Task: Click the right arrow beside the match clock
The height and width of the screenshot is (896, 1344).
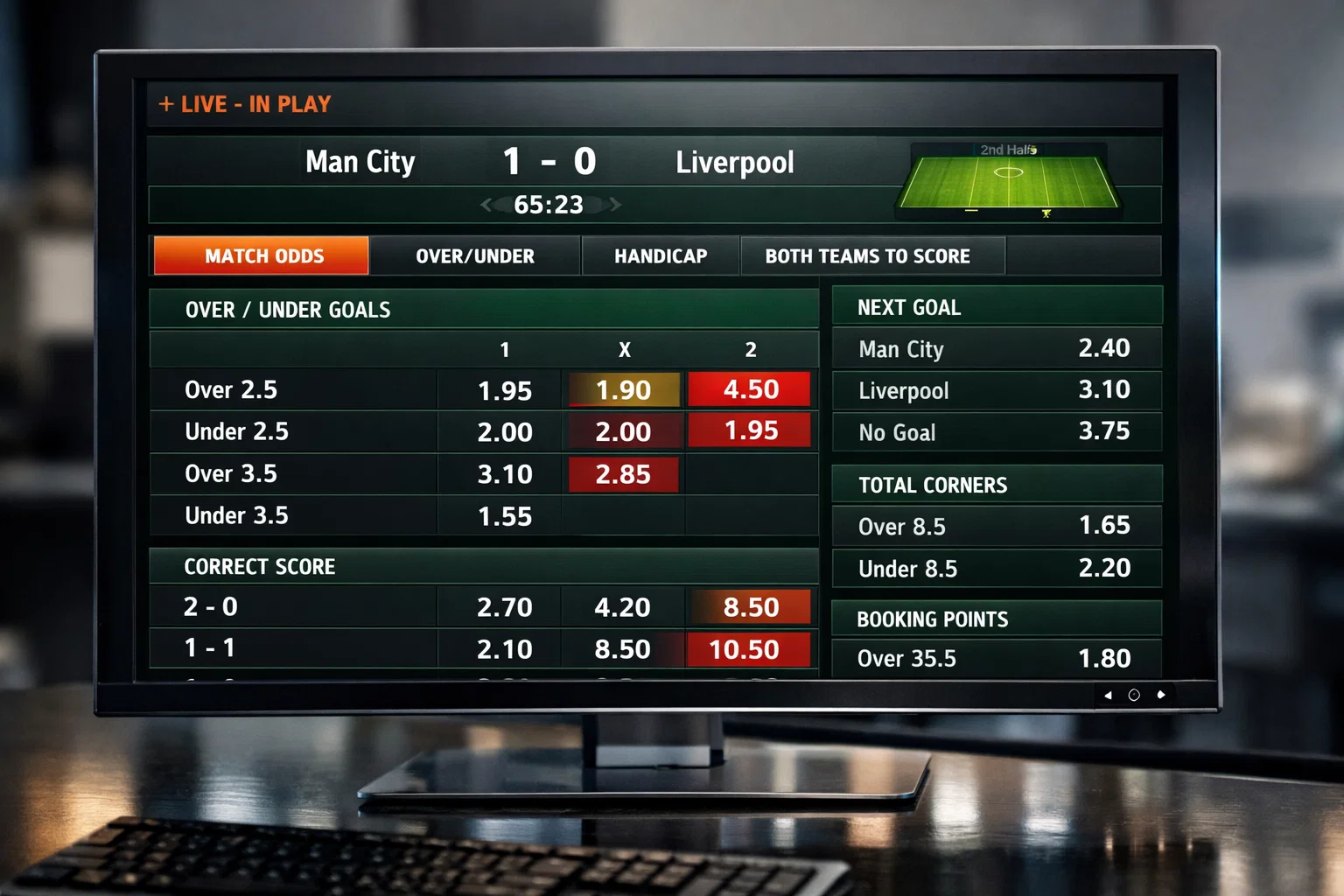Action: [615, 205]
